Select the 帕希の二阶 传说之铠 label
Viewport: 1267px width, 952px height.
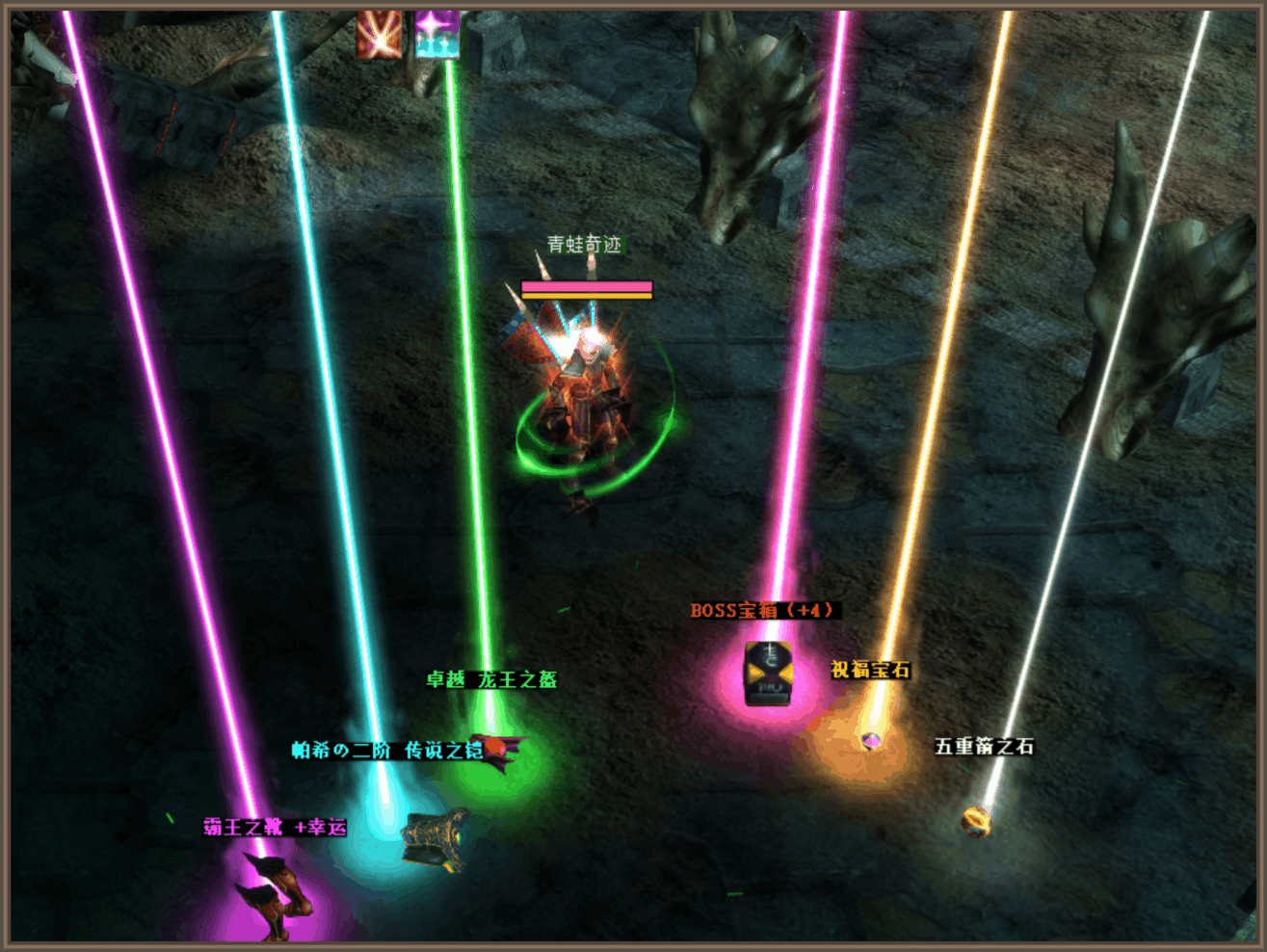coord(387,750)
